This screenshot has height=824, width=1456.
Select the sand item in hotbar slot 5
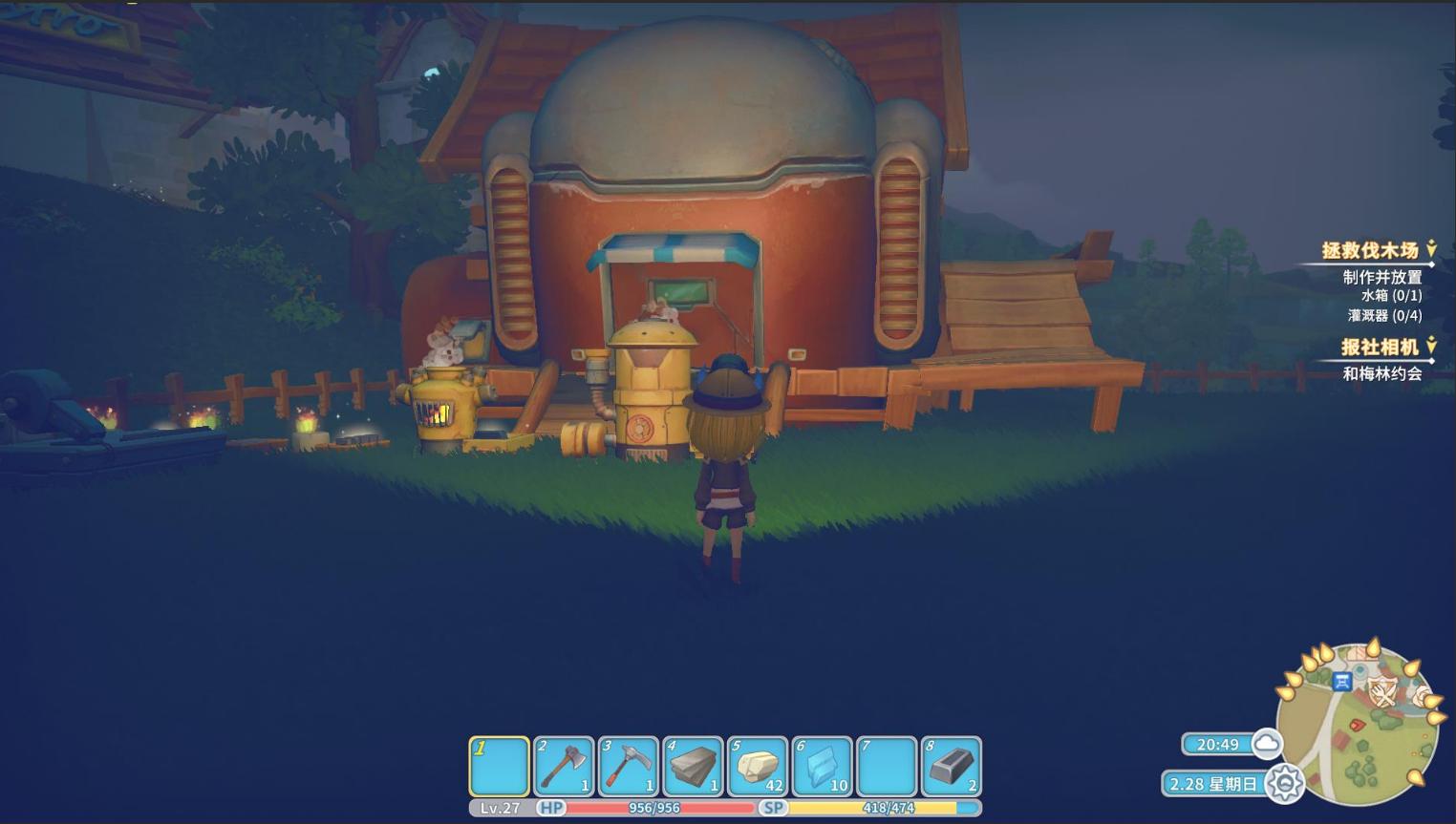click(x=758, y=765)
